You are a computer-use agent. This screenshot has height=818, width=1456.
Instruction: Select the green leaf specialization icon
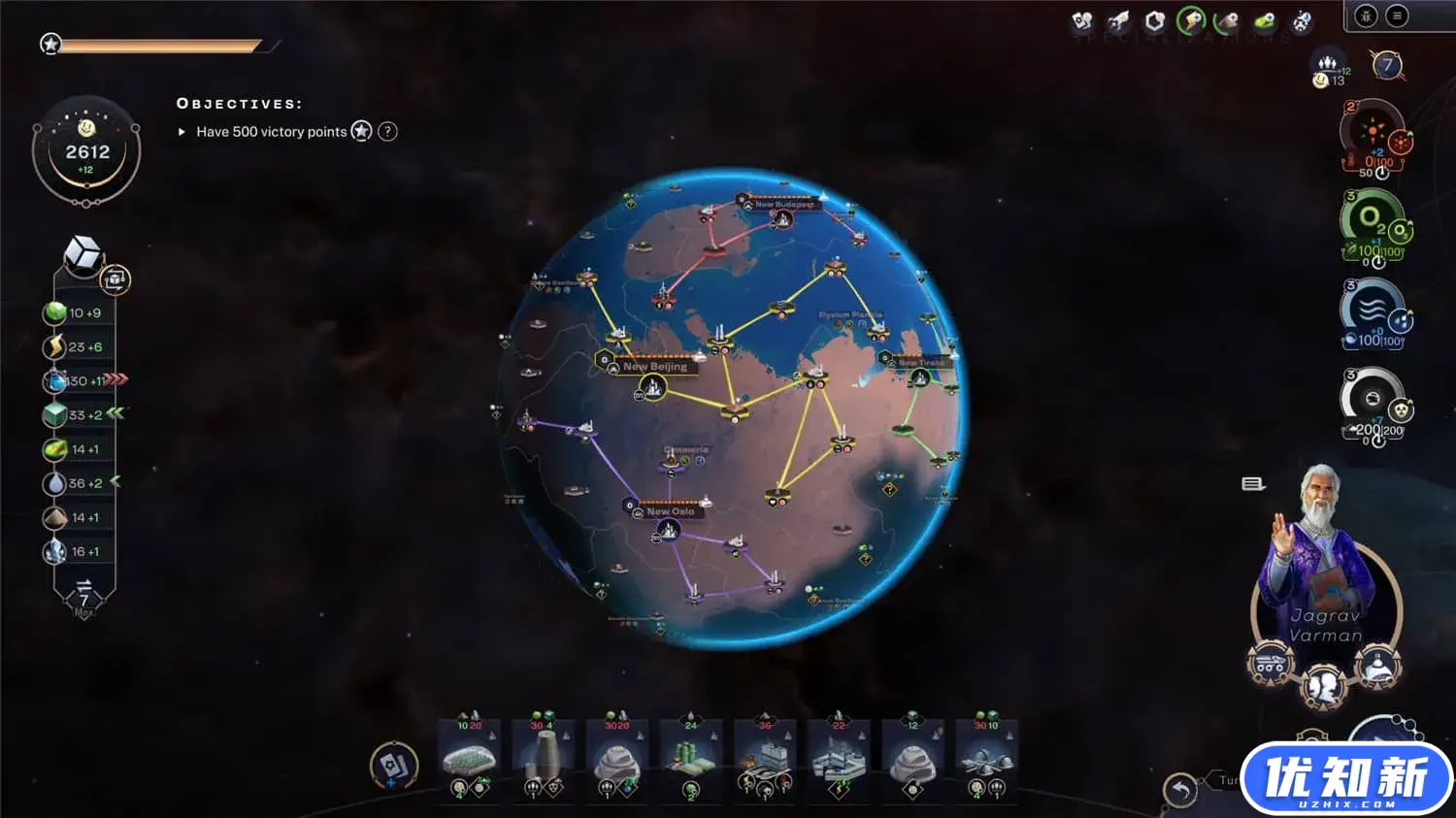(x=1265, y=22)
